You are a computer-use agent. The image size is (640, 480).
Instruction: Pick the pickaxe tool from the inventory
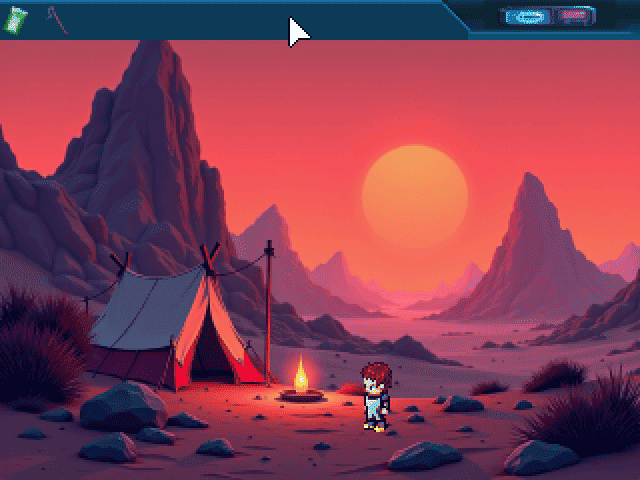[56, 20]
